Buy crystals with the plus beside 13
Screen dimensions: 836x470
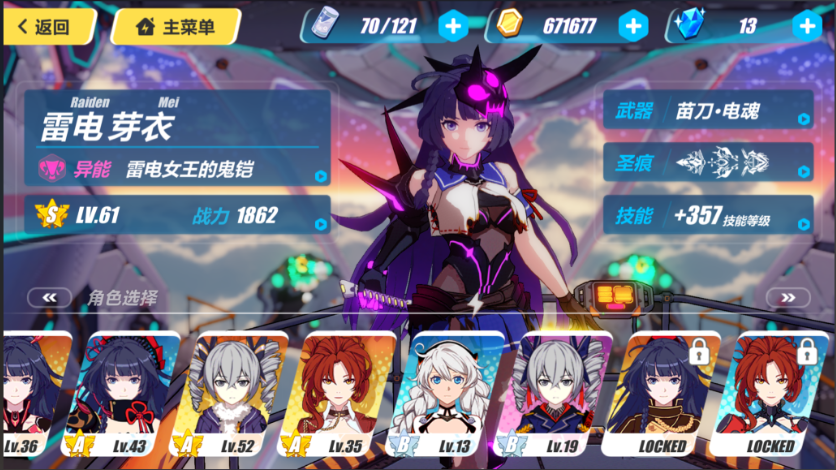point(806,26)
